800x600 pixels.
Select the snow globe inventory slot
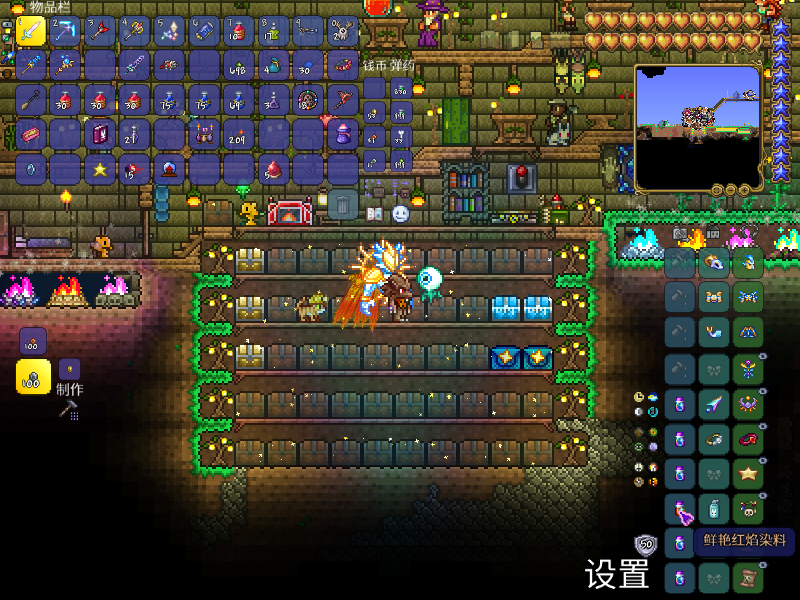click(x=169, y=168)
